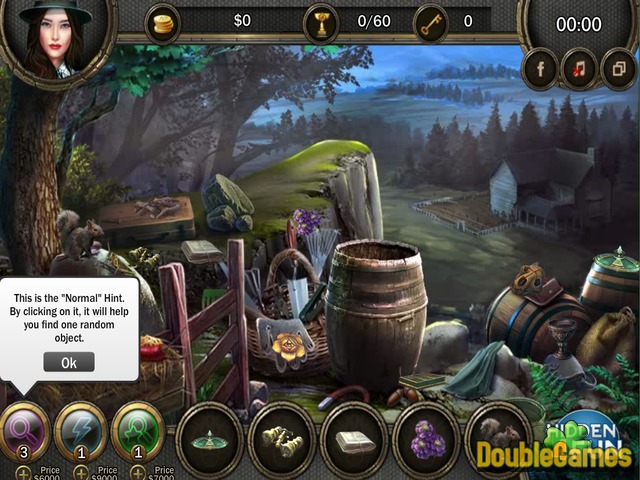Dismiss the hint tooltip with Ok

(x=69, y=362)
